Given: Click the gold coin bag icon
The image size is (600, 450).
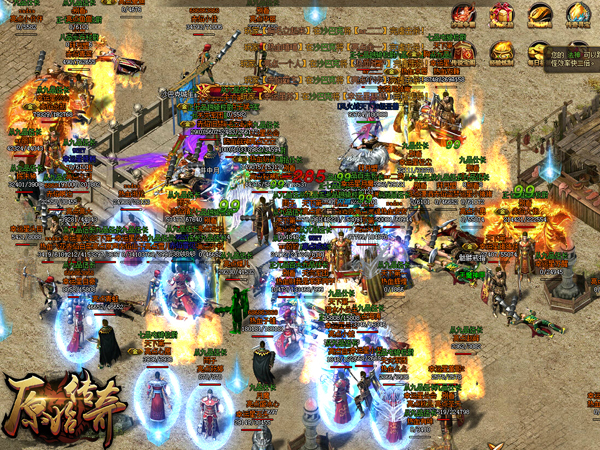Looking at the screenshot, I should pyautogui.click(x=502, y=52).
